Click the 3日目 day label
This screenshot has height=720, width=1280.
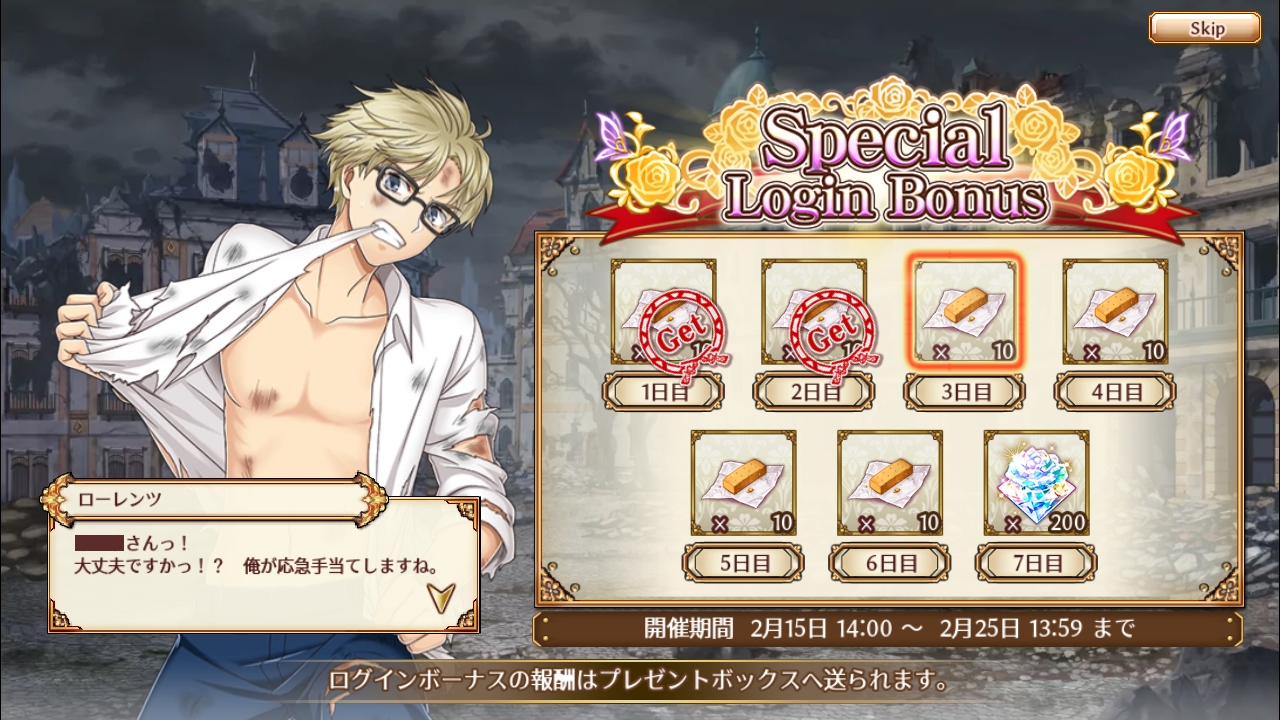(964, 391)
